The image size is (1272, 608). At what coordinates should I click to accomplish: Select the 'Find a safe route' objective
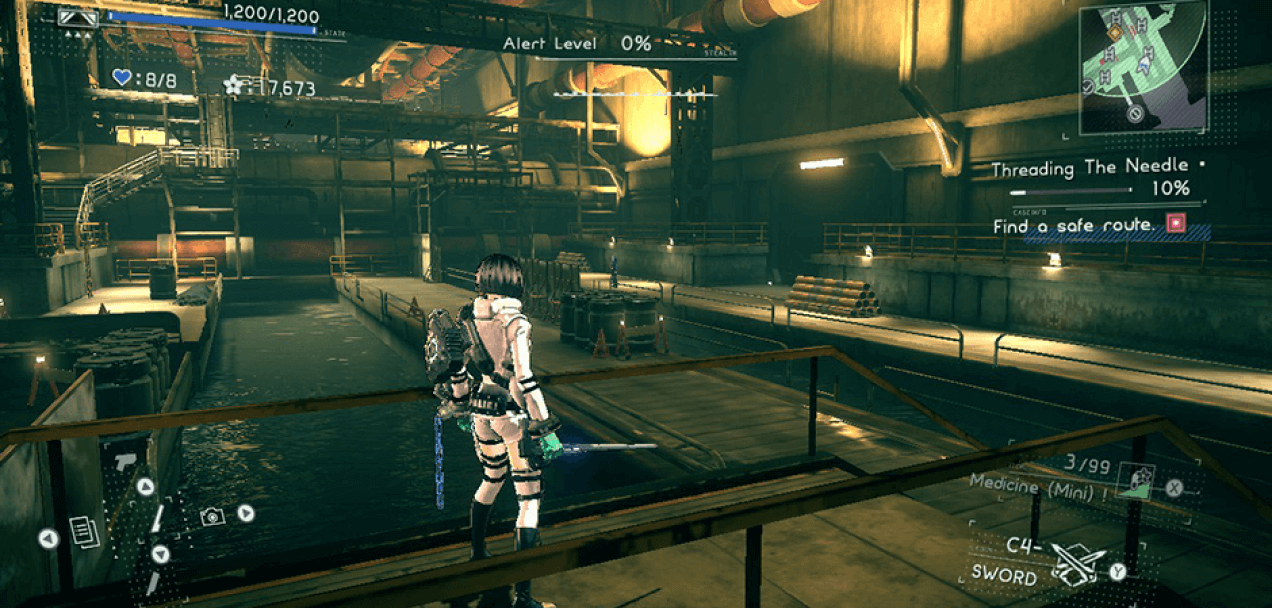pyautogui.click(x=1074, y=227)
